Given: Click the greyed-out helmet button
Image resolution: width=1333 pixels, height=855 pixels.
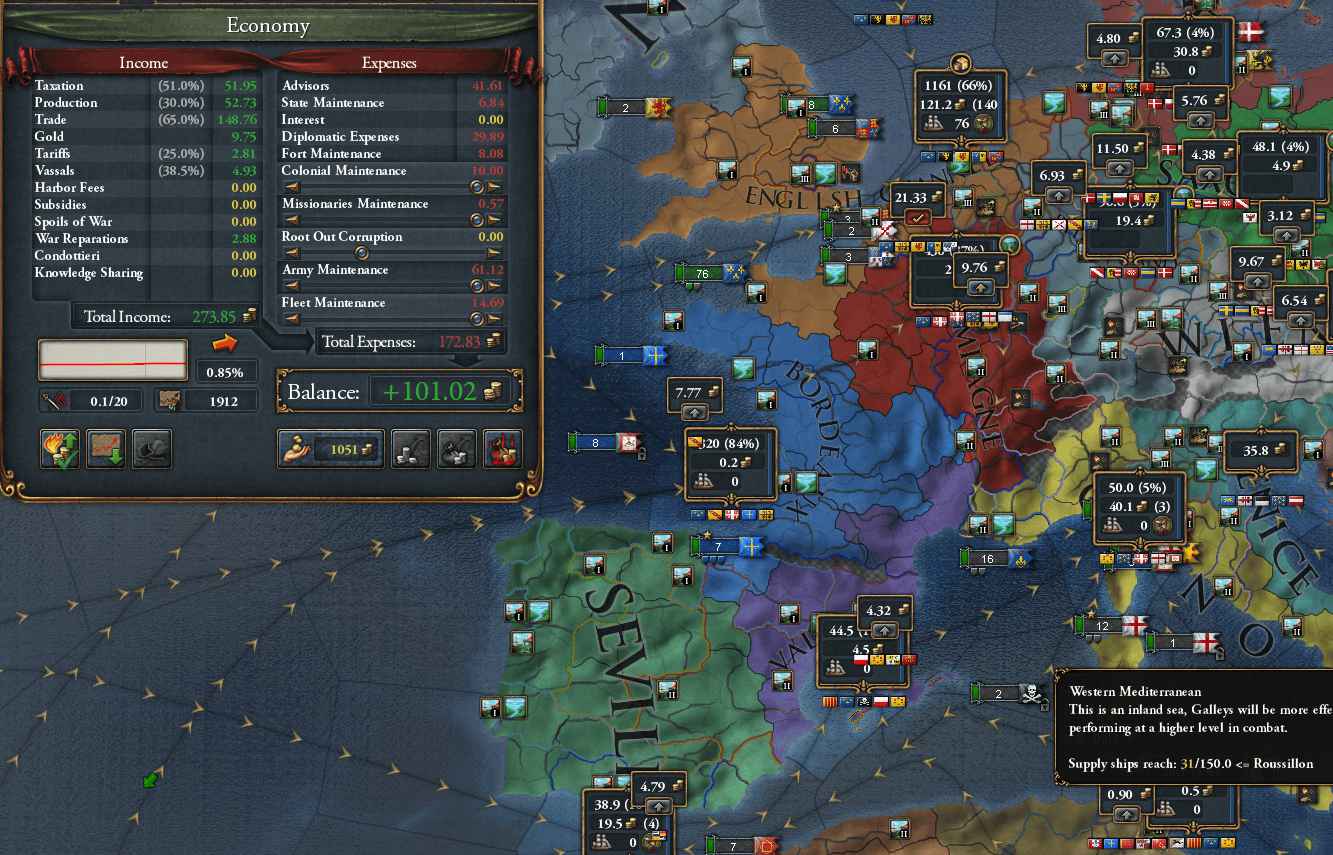Looking at the screenshot, I should 152,450.
